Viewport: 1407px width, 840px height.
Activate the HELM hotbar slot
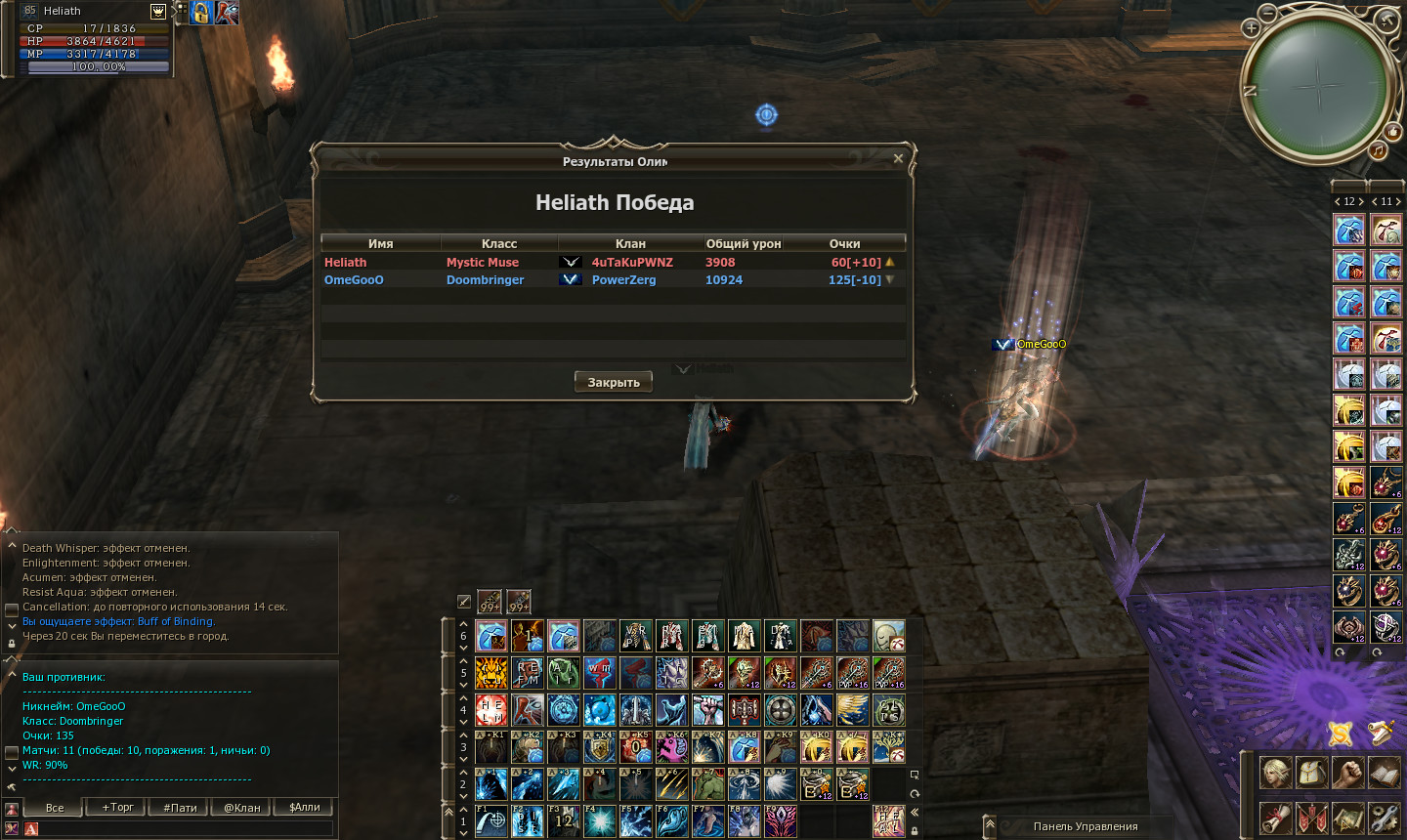(x=491, y=710)
